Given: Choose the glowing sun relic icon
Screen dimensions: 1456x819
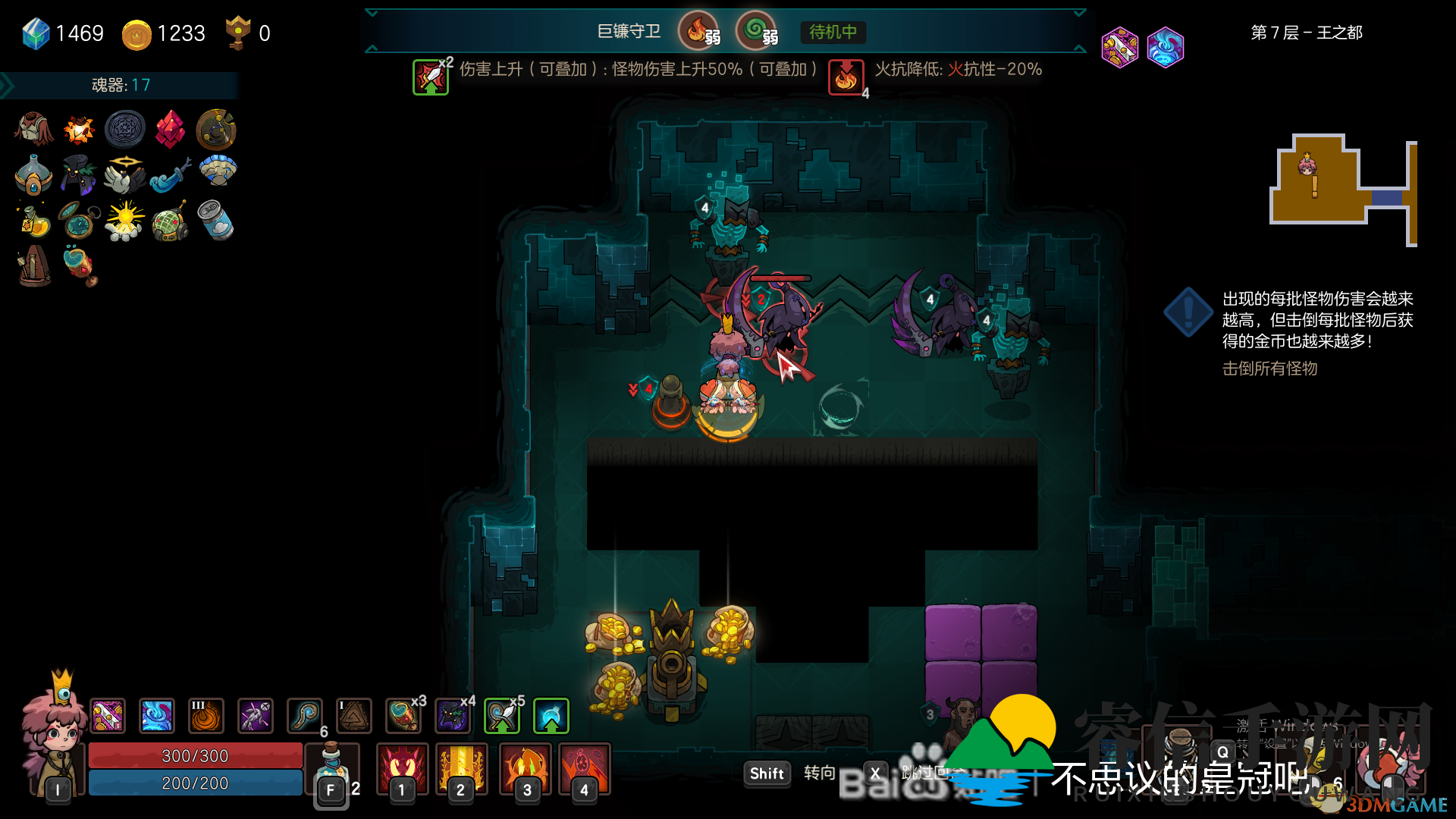Looking at the screenshot, I should [x=124, y=220].
